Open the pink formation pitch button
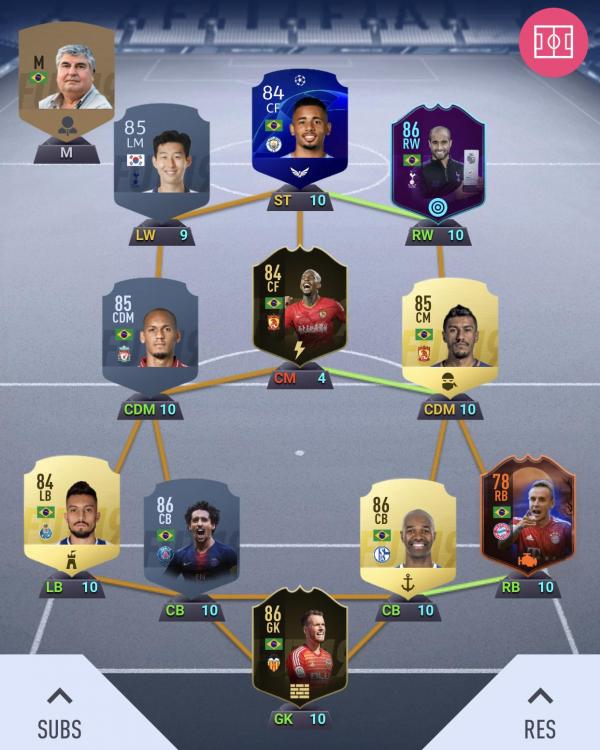The image size is (600, 750). coord(553,41)
